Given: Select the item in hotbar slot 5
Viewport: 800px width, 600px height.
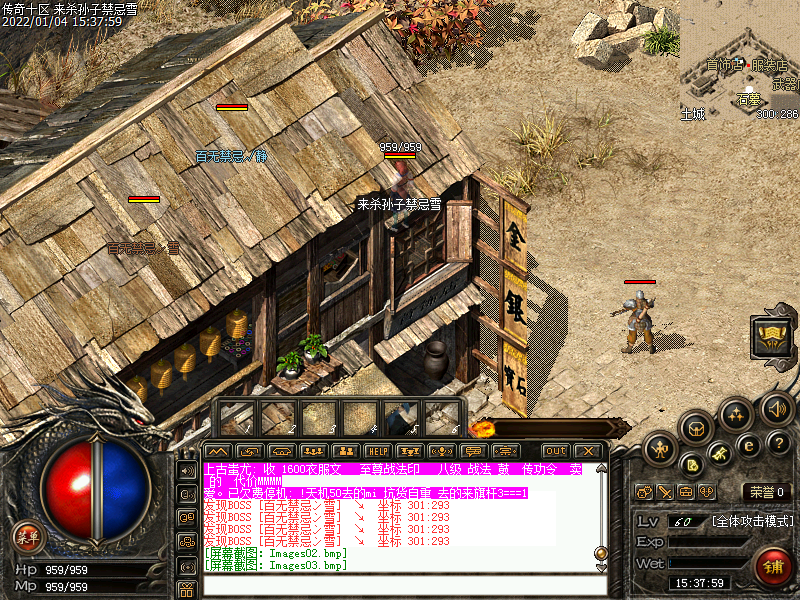Looking at the screenshot, I should [401, 418].
